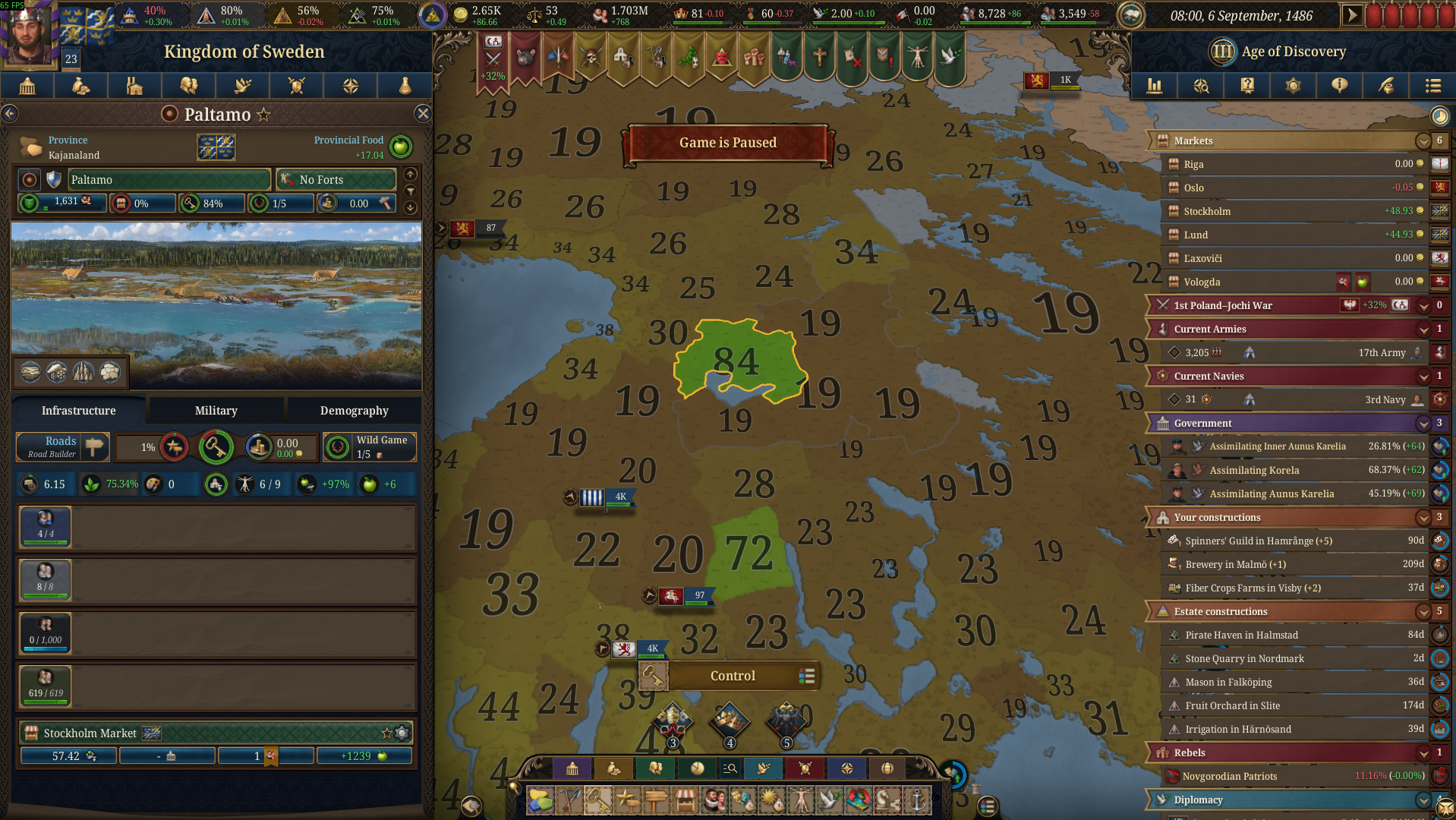Open the Military crossed-swords panel

pos(297,86)
